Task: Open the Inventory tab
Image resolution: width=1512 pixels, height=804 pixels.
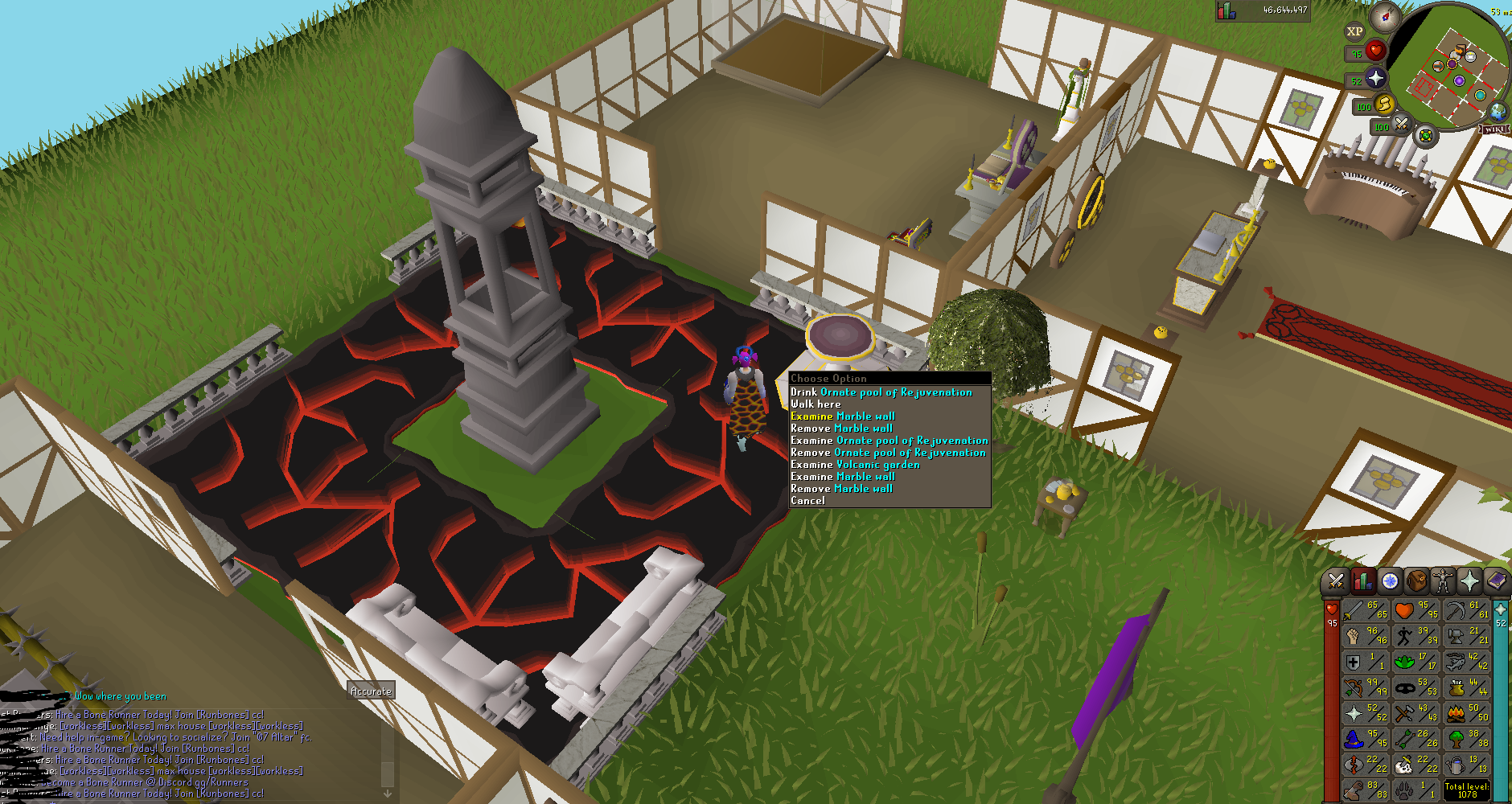Action: coord(1416,580)
